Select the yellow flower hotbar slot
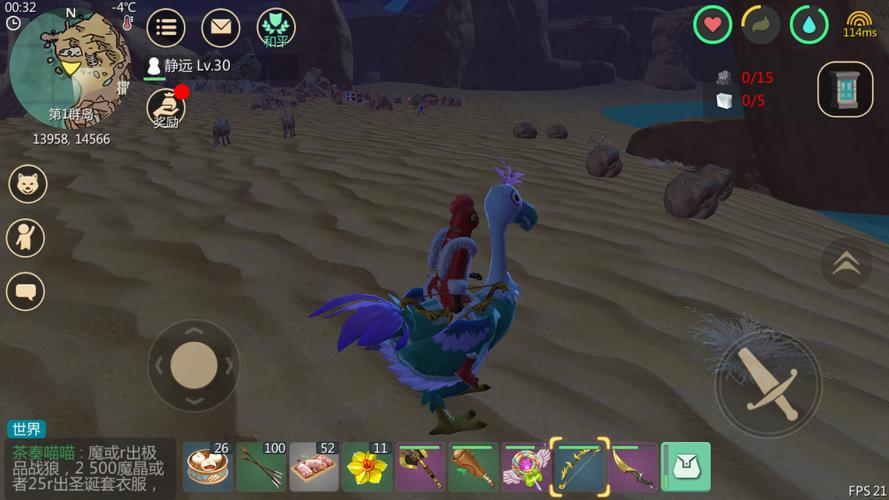The height and width of the screenshot is (500, 889). [367, 467]
